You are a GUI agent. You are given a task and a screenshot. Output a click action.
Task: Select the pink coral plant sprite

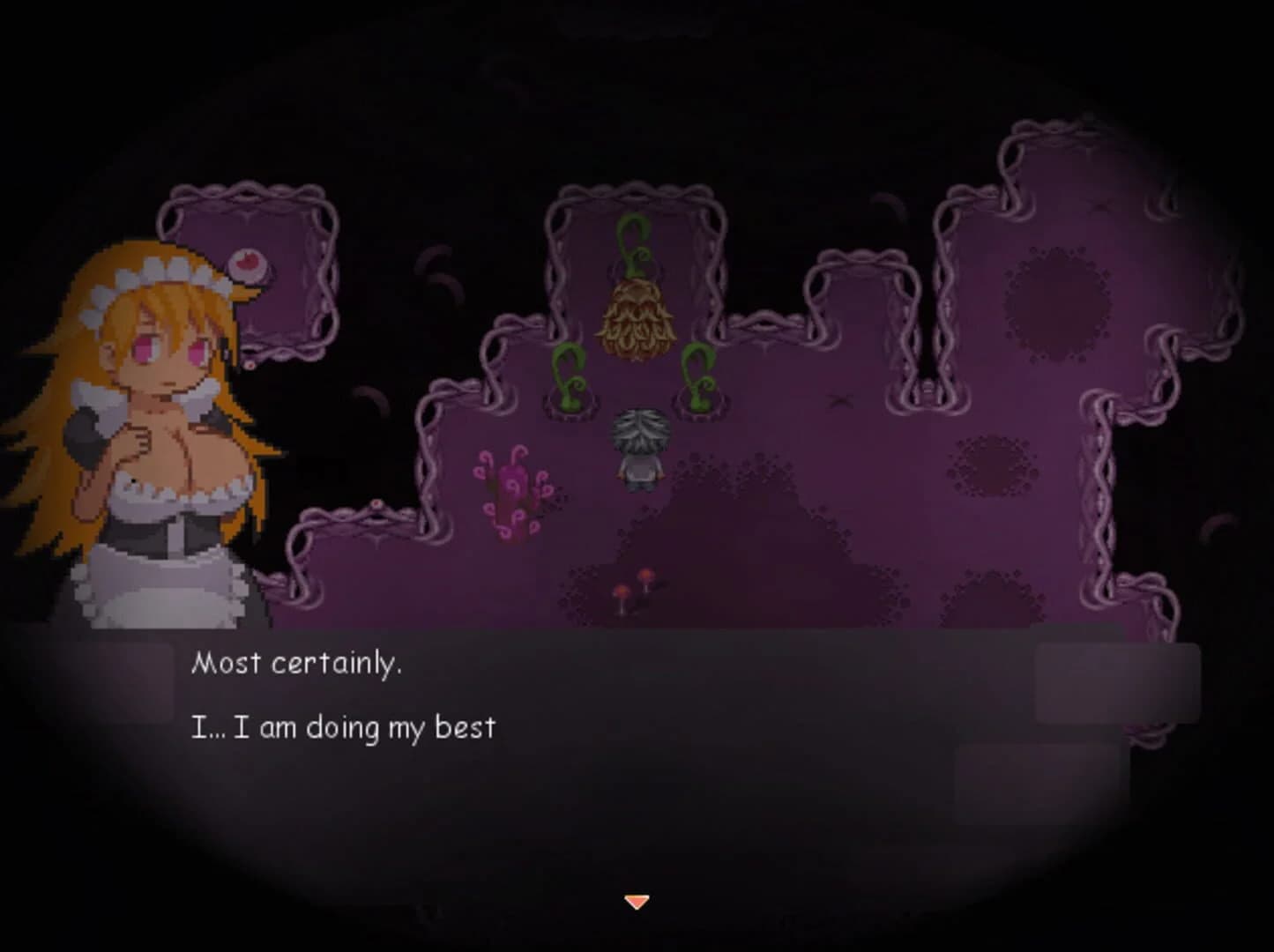click(512, 490)
